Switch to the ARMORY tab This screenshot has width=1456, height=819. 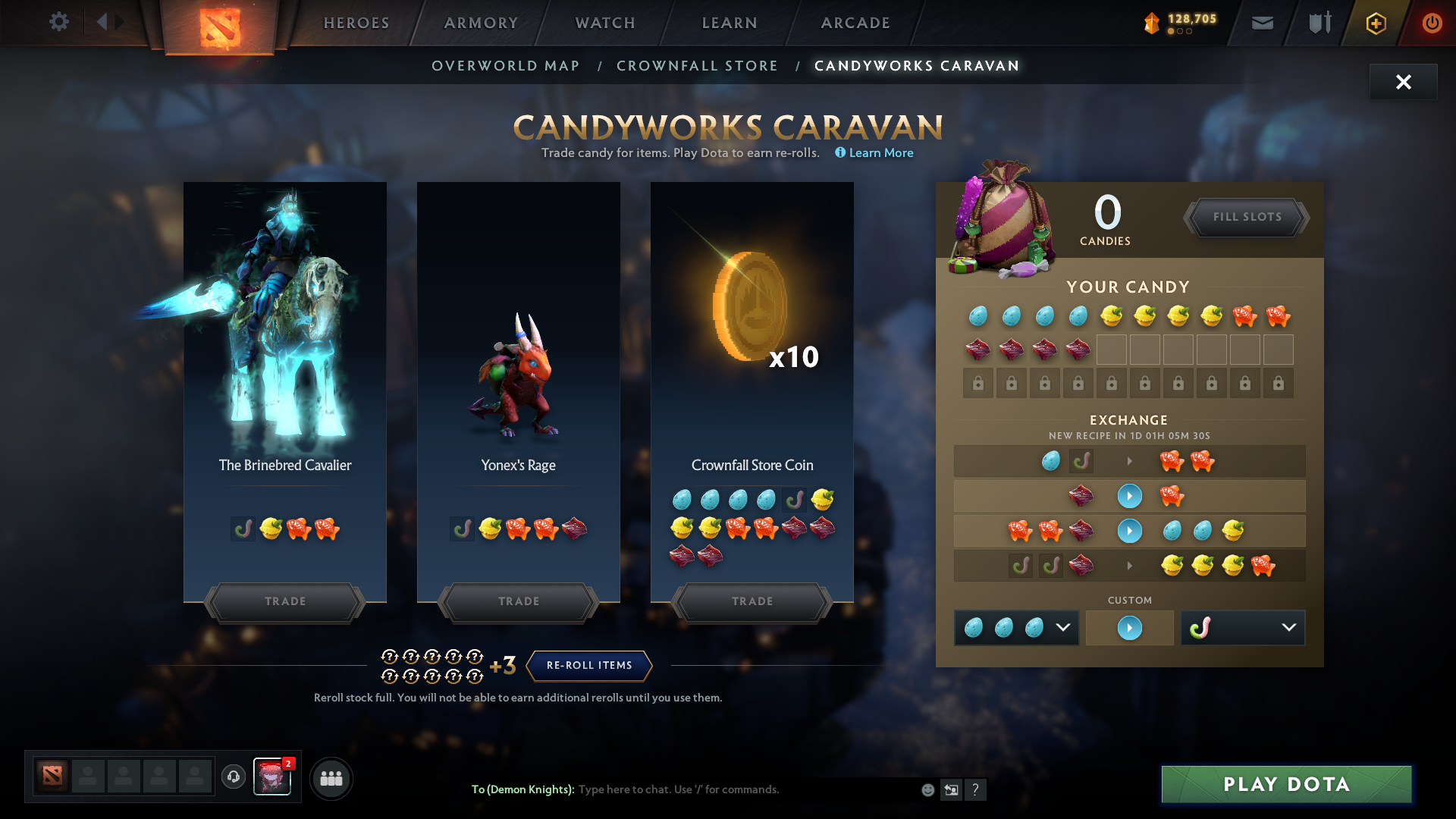point(481,23)
